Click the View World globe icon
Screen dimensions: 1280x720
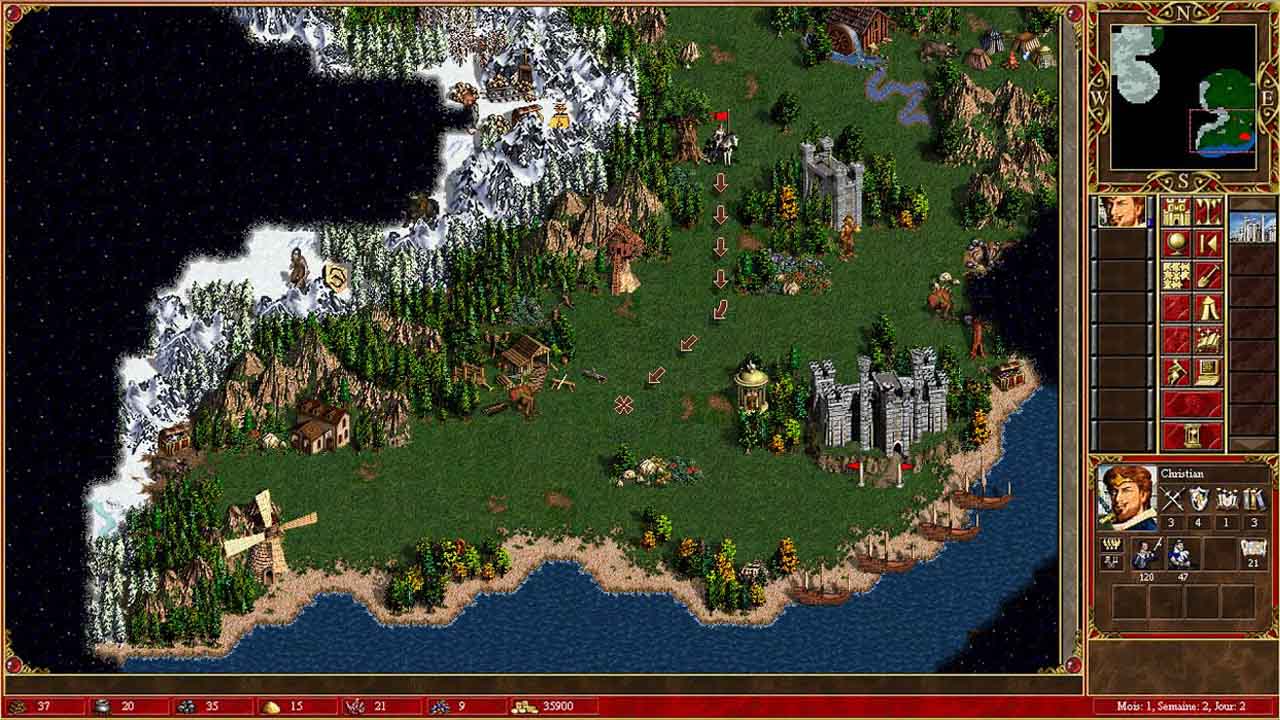tap(1177, 242)
